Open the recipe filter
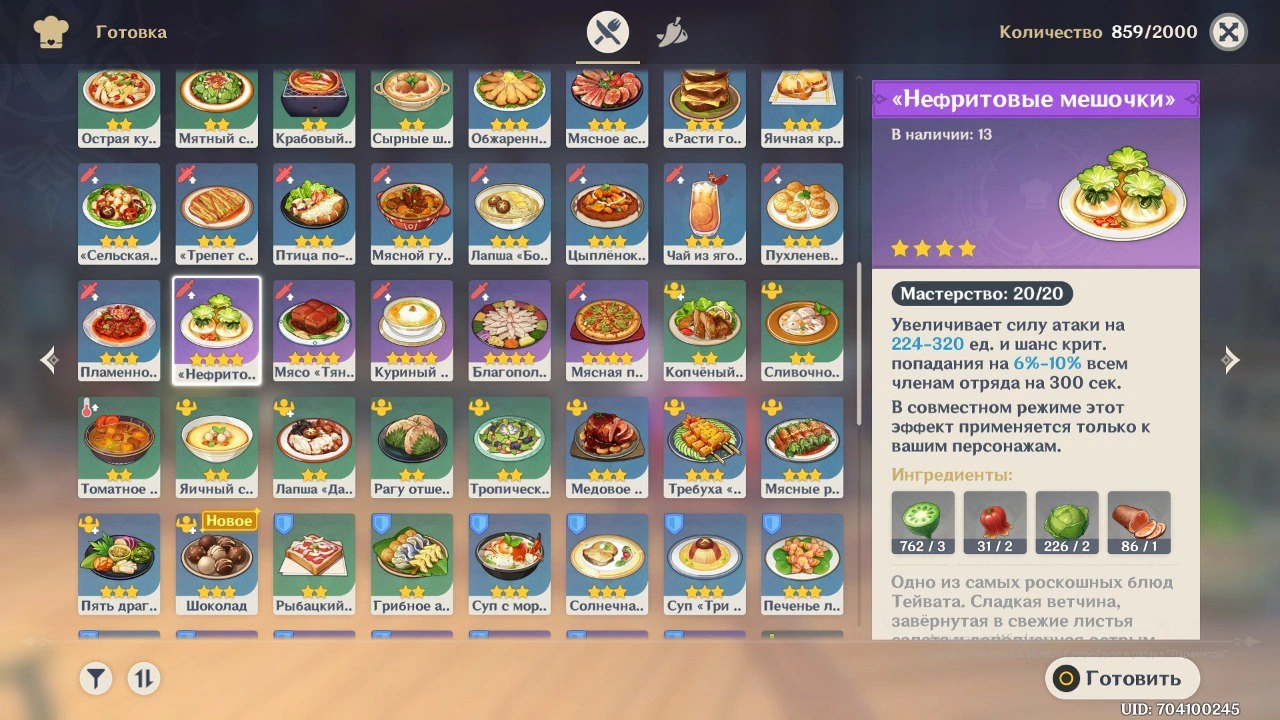The width and height of the screenshot is (1280, 720). click(x=95, y=679)
